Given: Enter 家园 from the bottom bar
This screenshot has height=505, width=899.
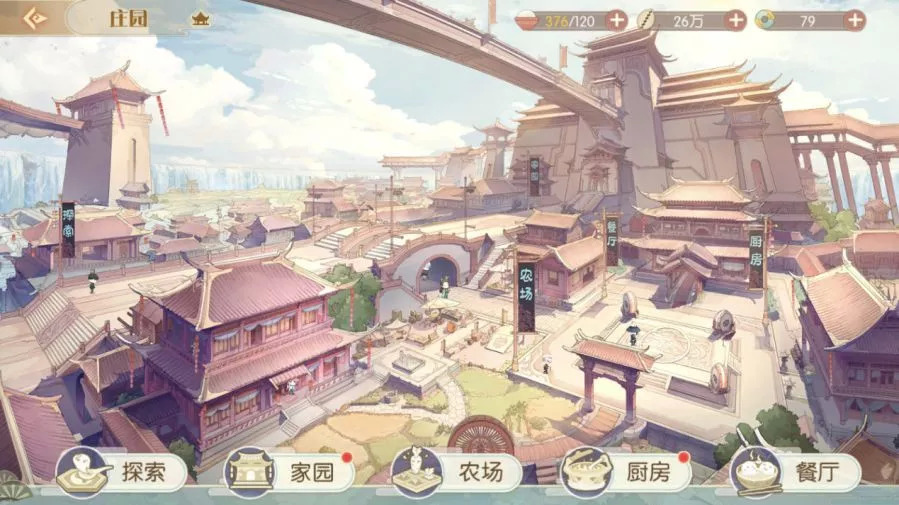Looking at the screenshot, I should click(290, 472).
